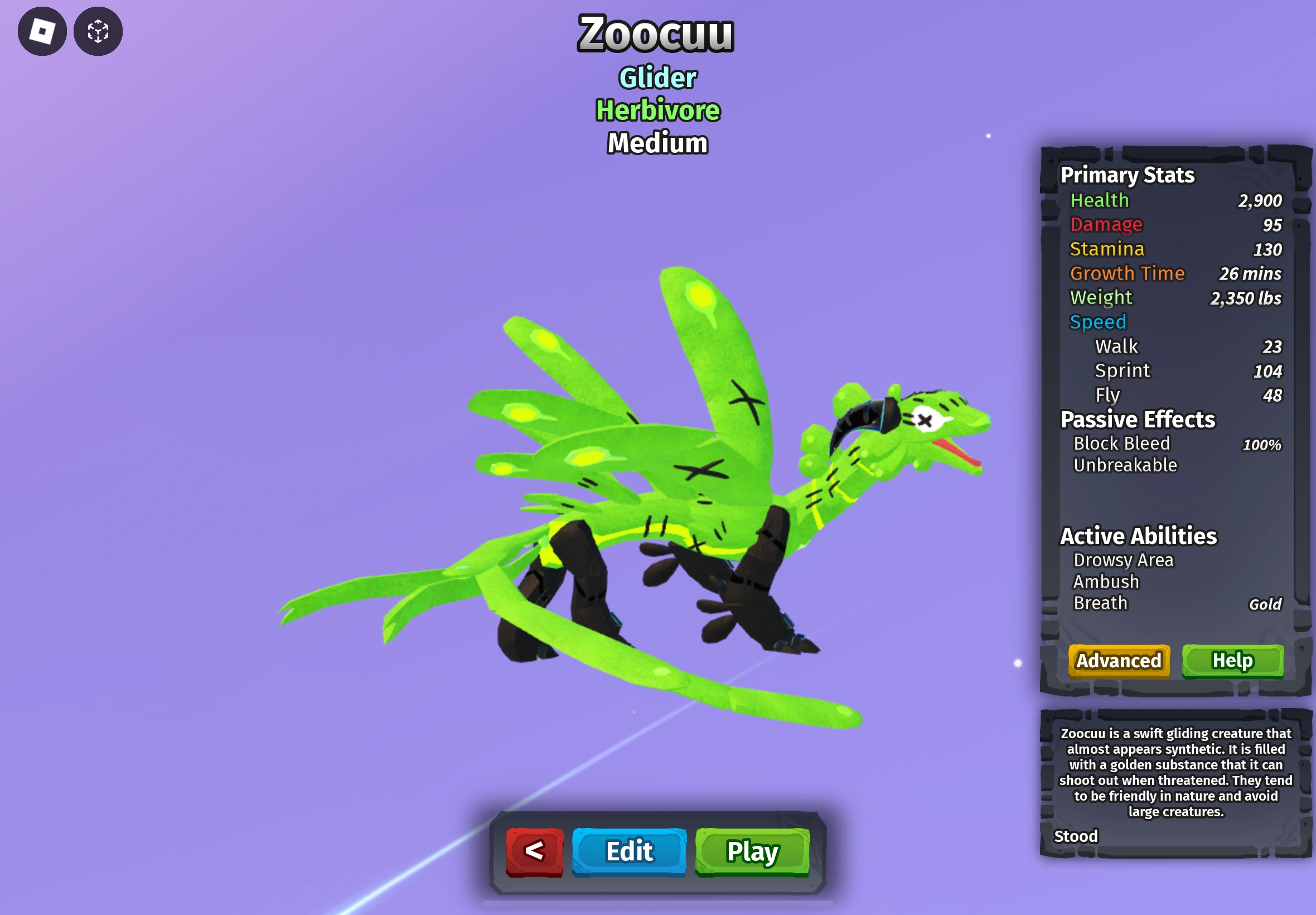The width and height of the screenshot is (1316, 915).
Task: Click the Speed stat heading
Action: [x=1098, y=322]
